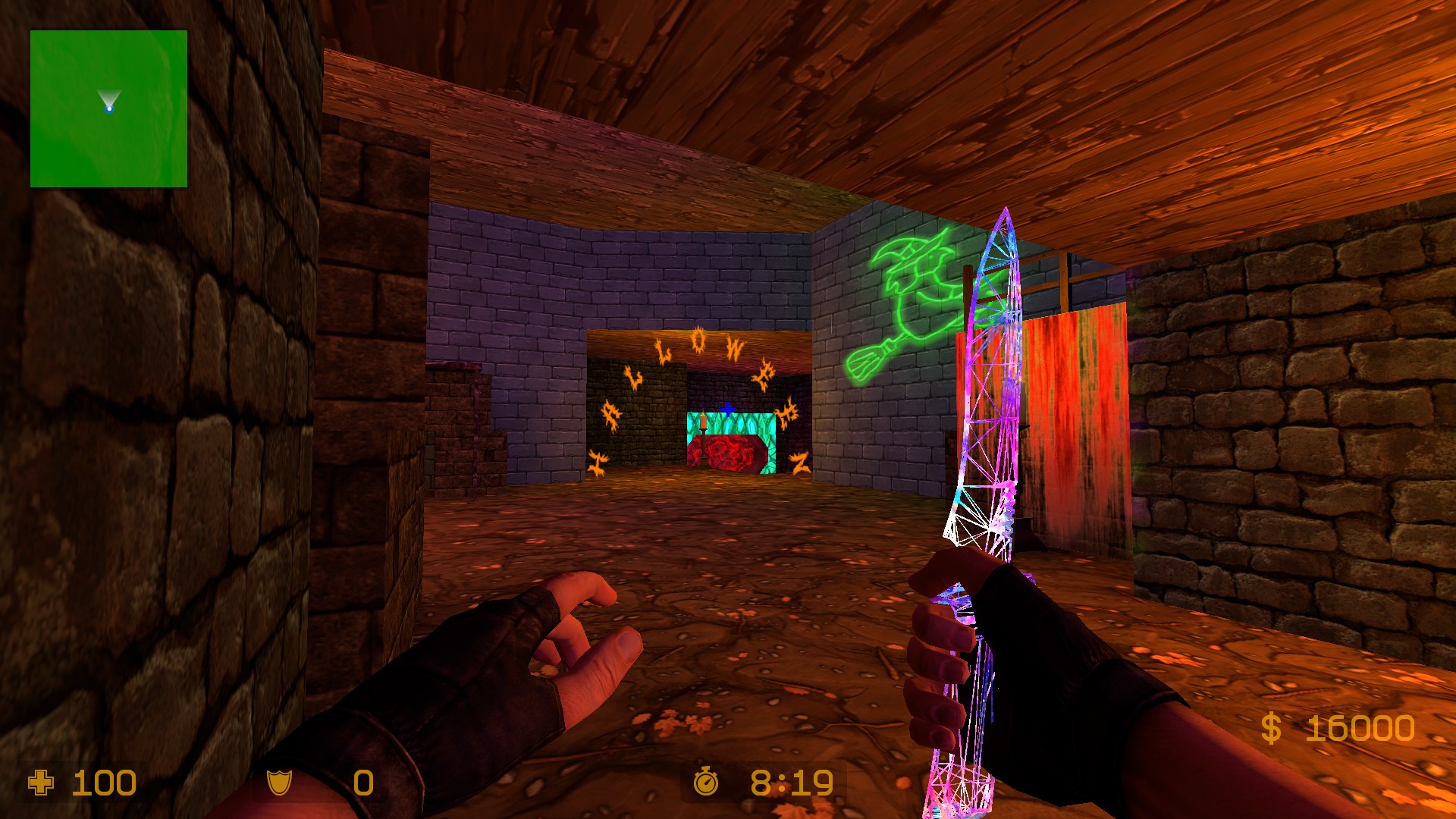1456x819 pixels.
Task: Toggle the radar minimap display
Action: tap(109, 108)
